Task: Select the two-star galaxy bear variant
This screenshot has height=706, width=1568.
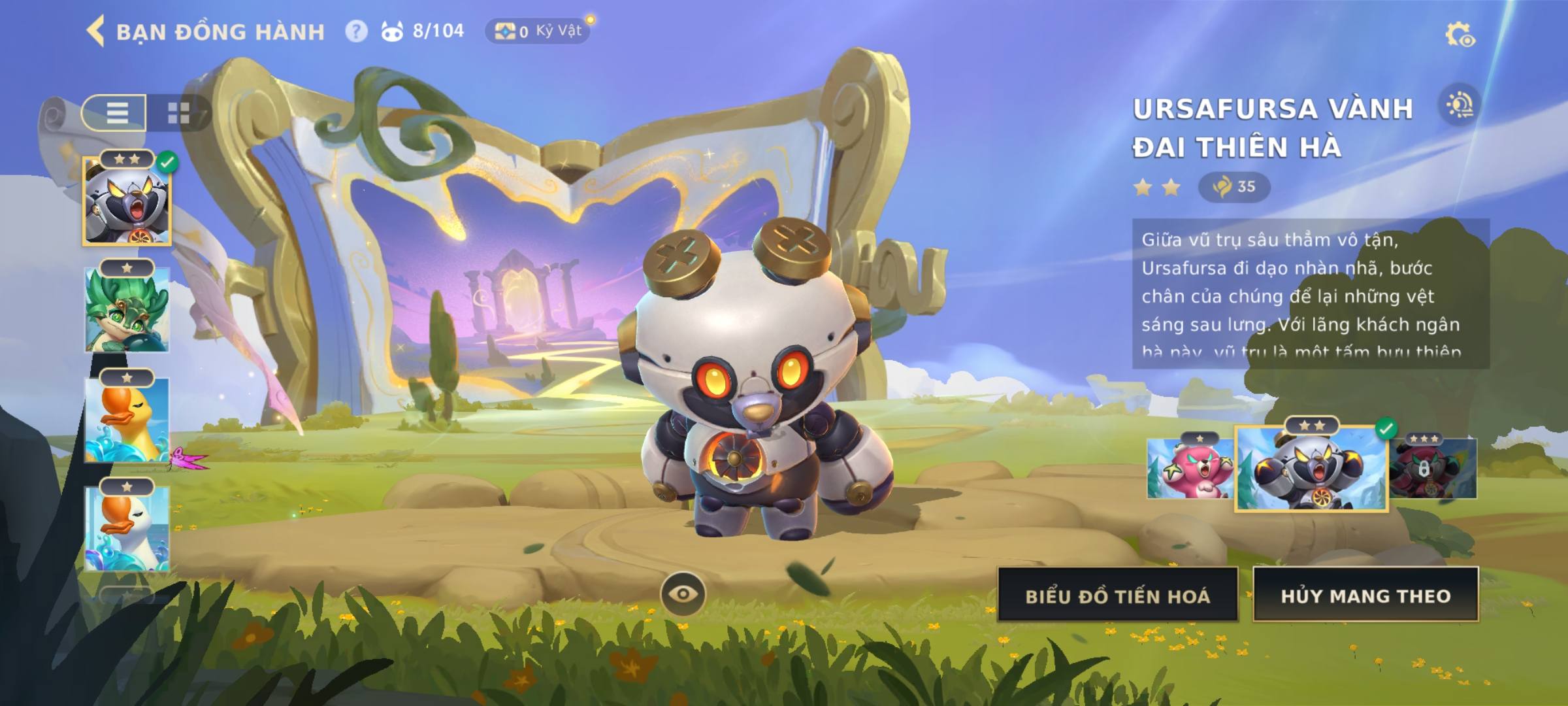Action: [x=1311, y=468]
